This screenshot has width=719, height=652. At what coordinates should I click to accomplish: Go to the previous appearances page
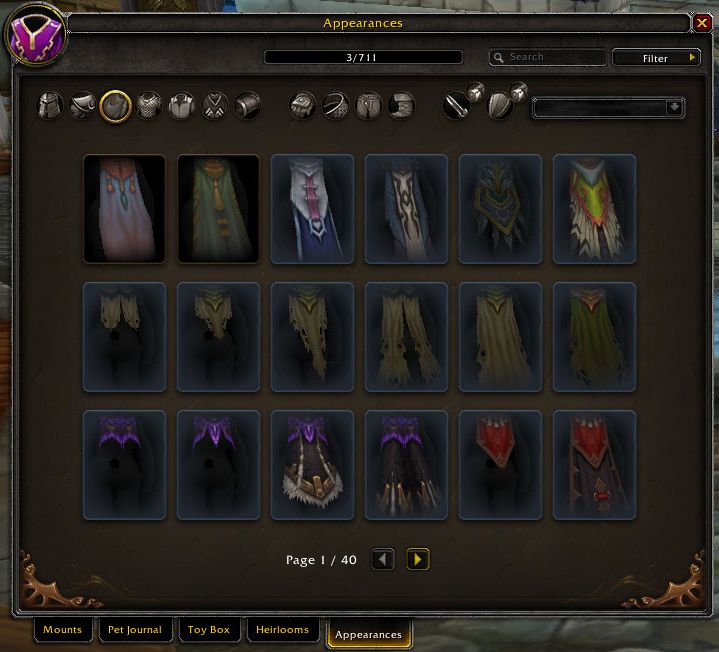coord(383,560)
